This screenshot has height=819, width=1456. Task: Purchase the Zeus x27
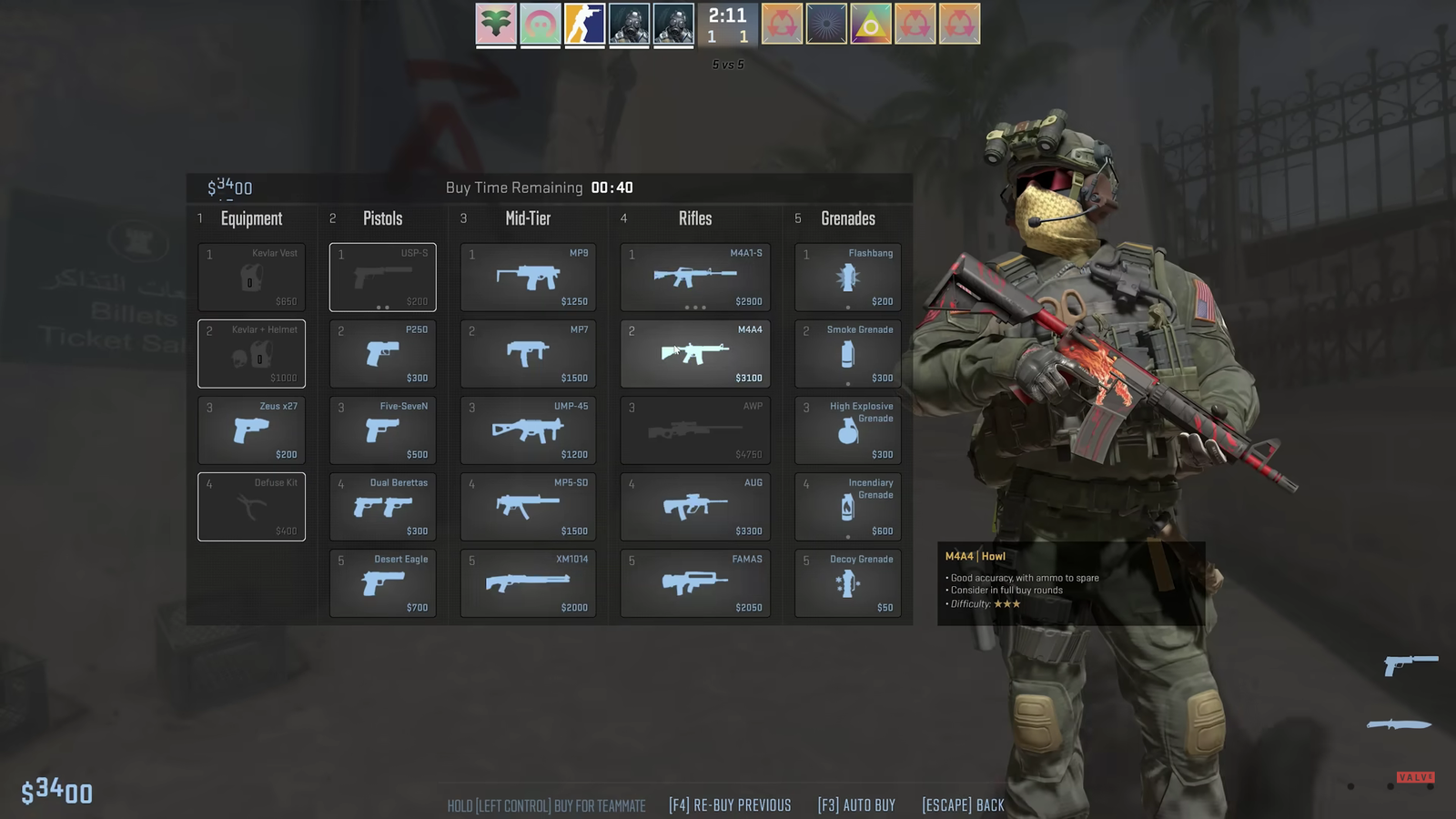[251, 430]
